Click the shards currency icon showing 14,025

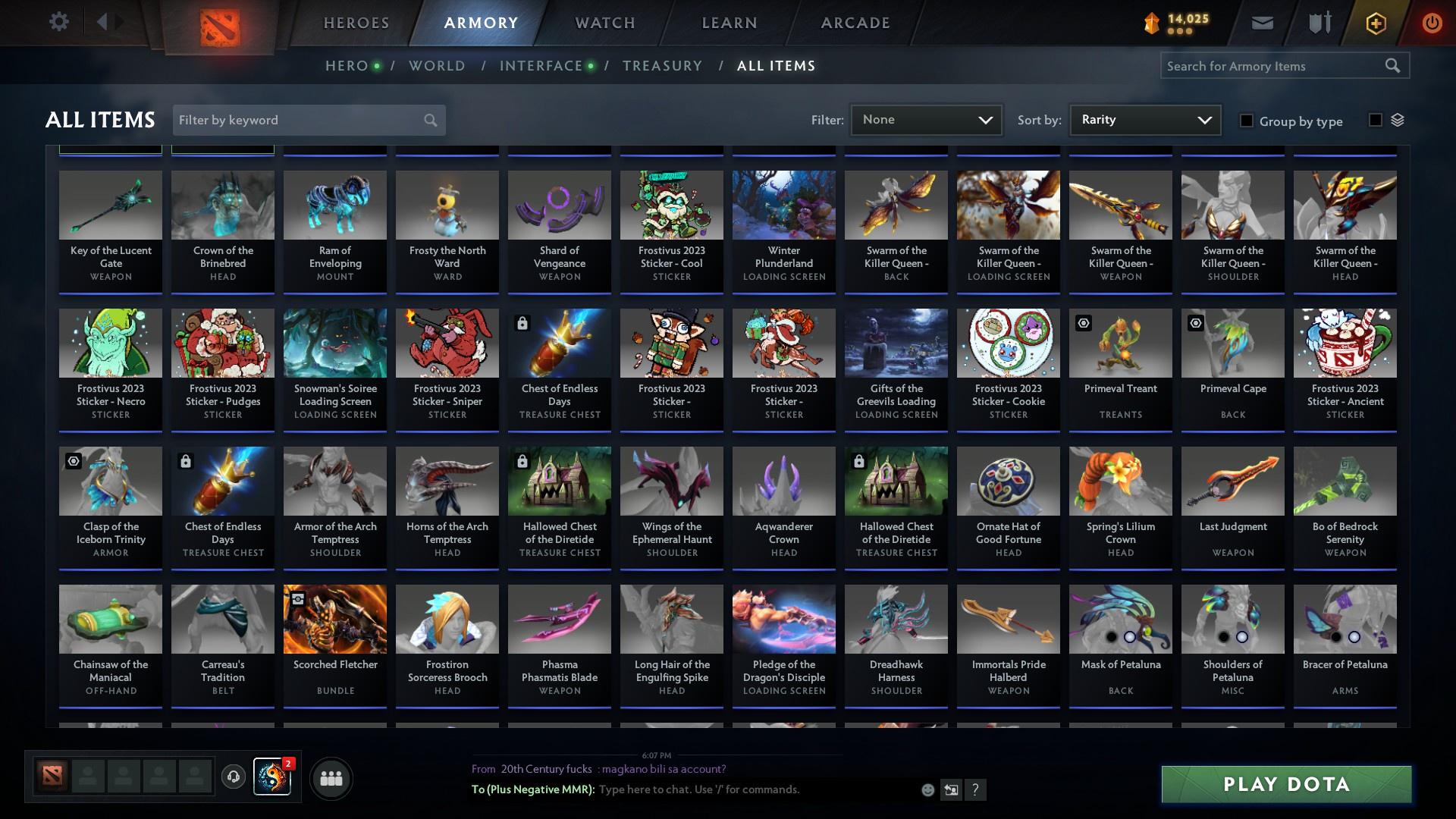(1152, 22)
